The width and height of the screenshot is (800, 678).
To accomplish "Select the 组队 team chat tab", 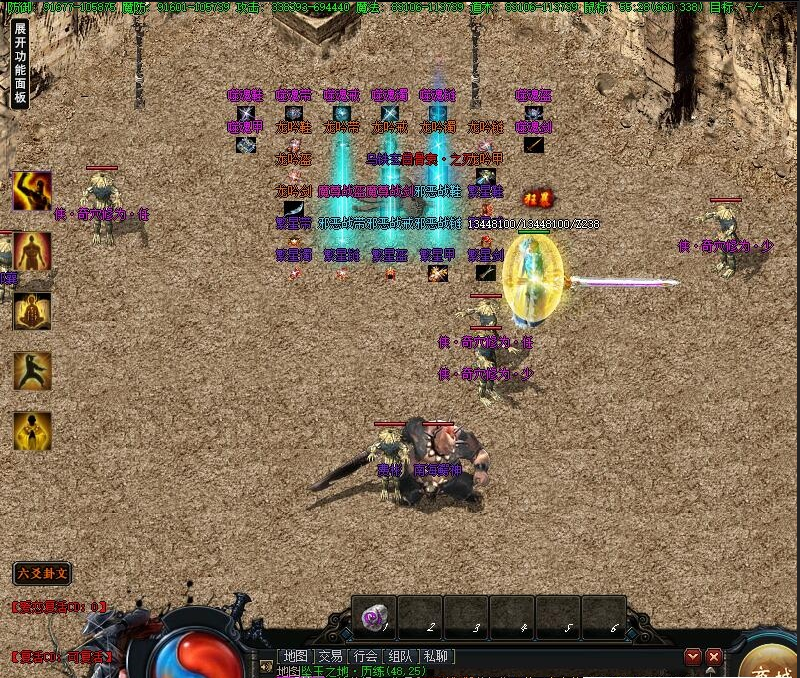I will [401, 656].
